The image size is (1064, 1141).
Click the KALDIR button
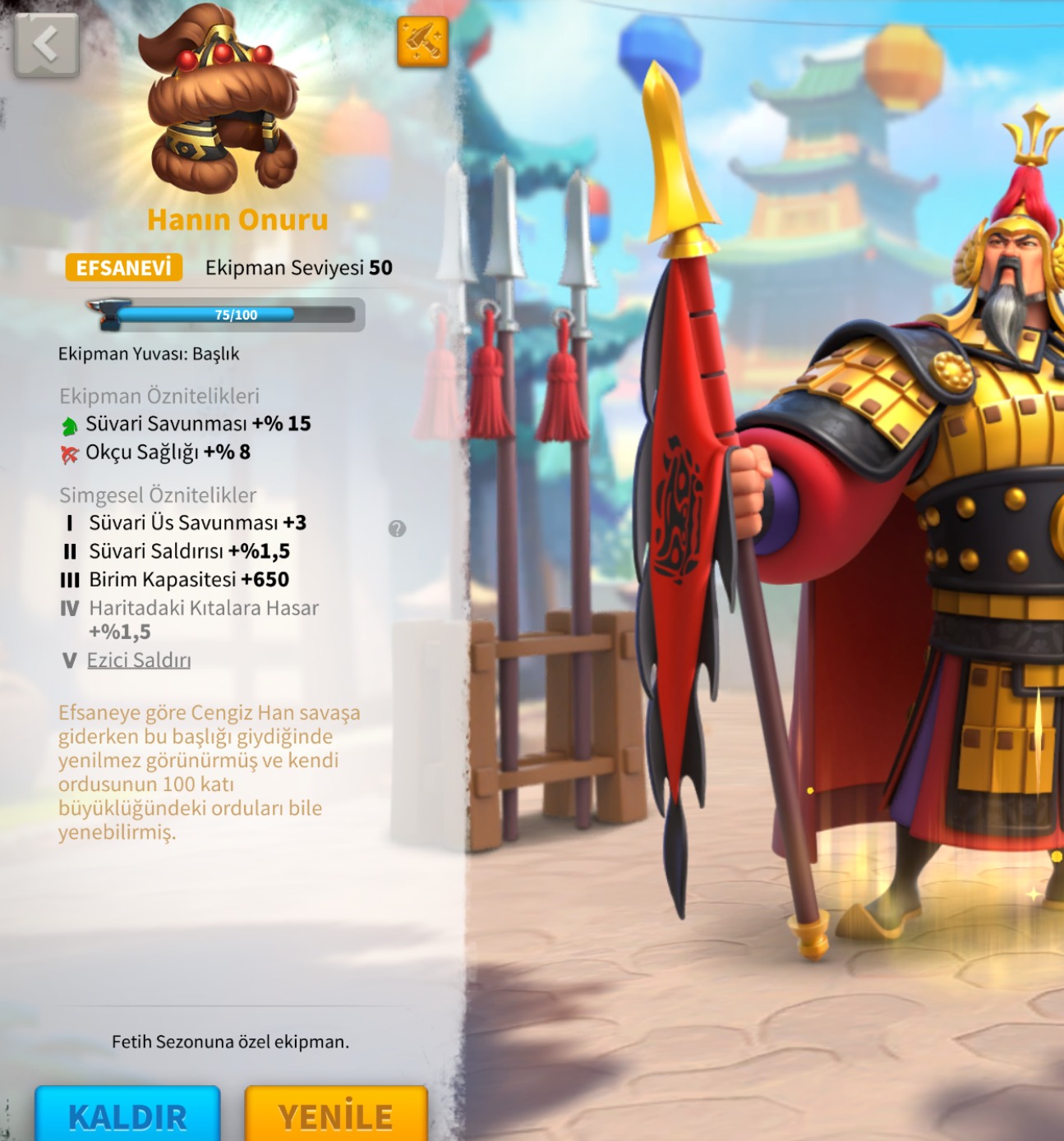coord(127,1115)
